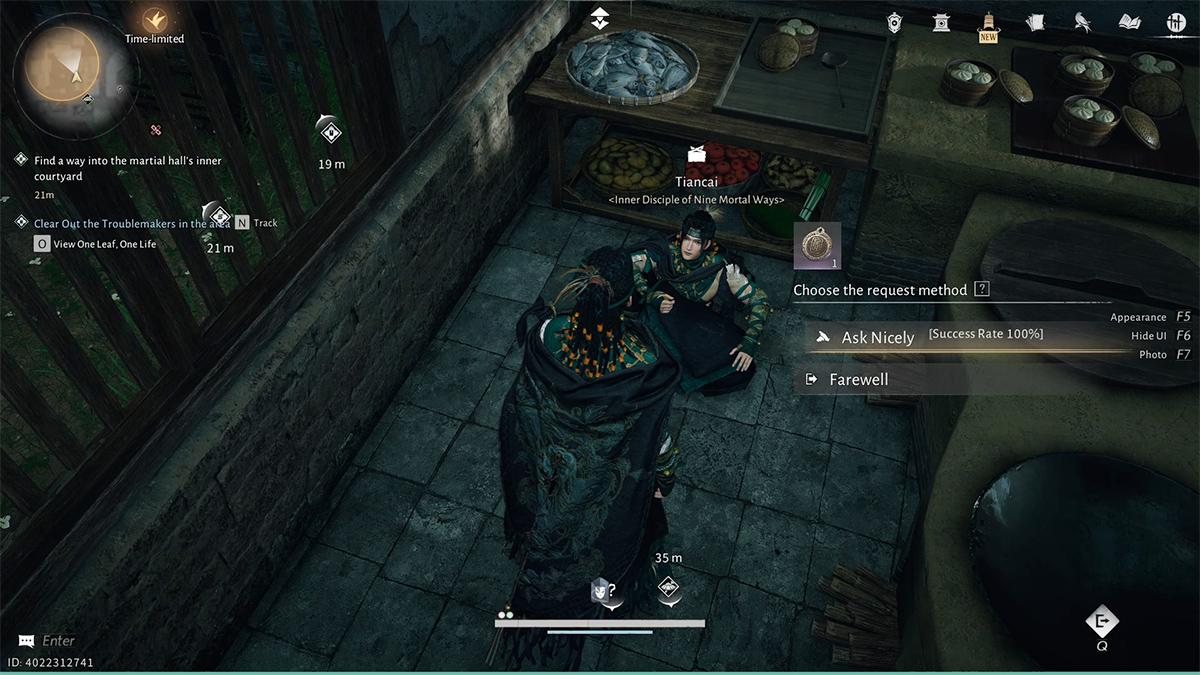Open the help question mark beside request method
Screen dimensions: 1200x675
point(982,289)
